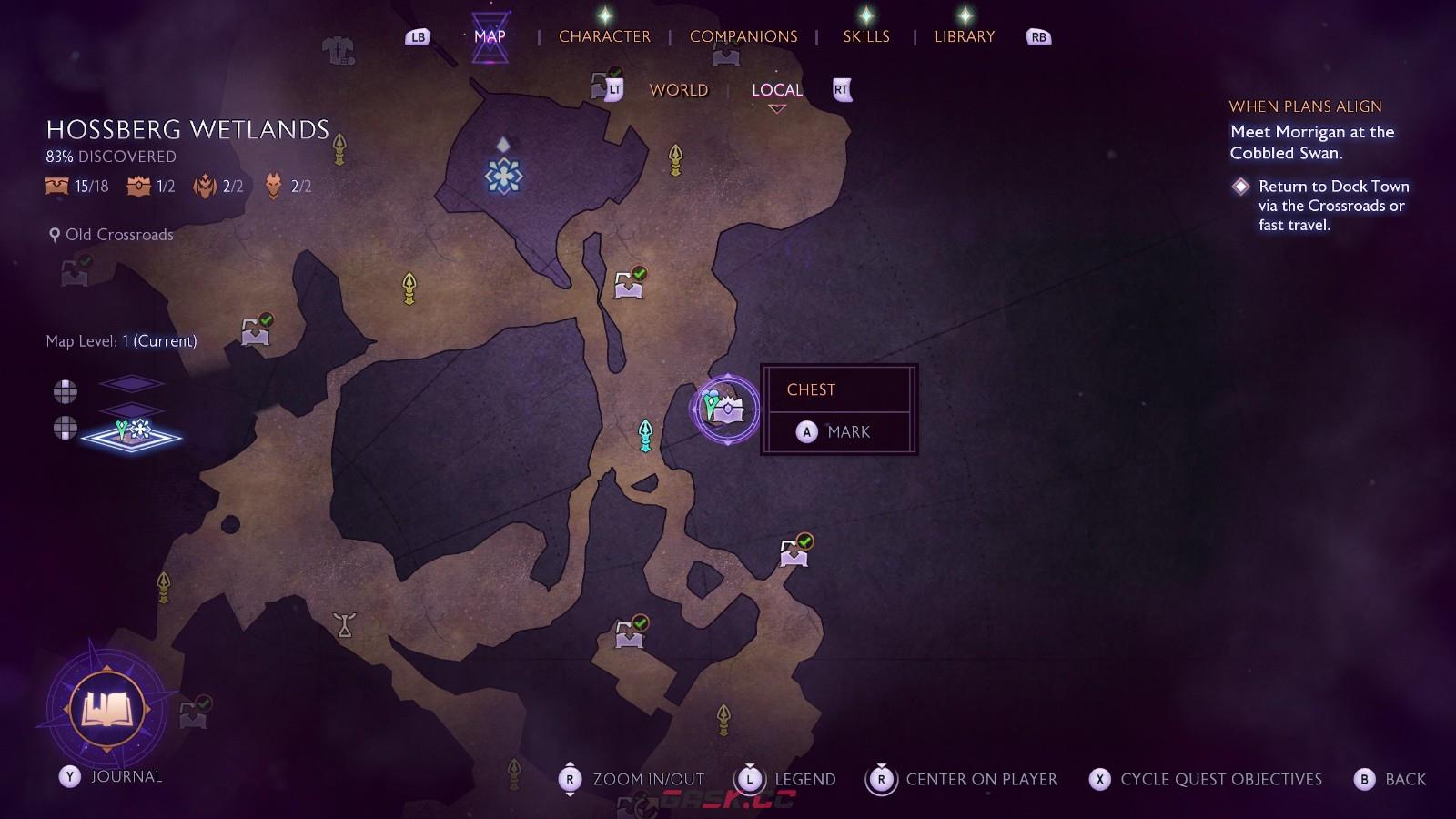The height and width of the screenshot is (819, 1456).
Task: Select the Map tab
Action: [490, 36]
